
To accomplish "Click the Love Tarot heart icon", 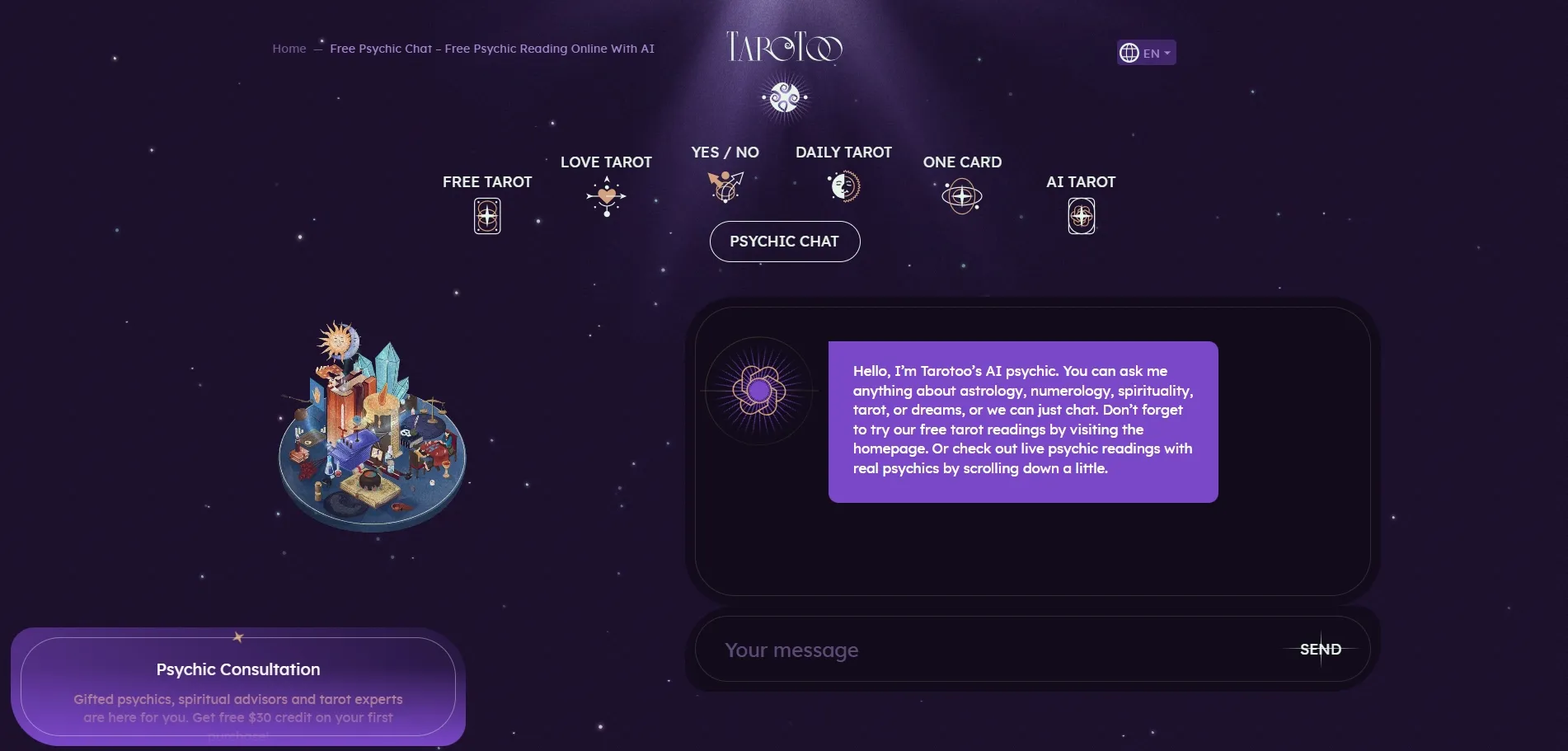I will point(607,195).
